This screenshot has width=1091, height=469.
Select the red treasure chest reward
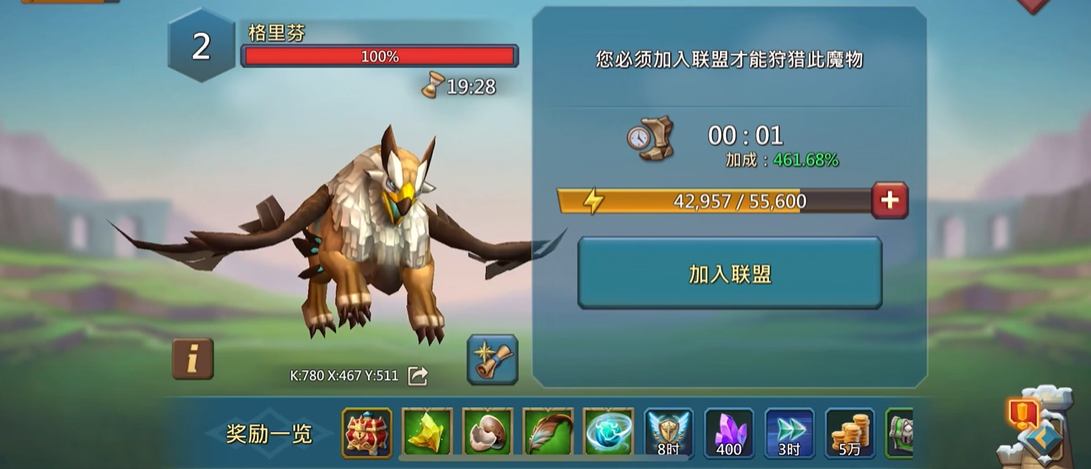point(367,433)
